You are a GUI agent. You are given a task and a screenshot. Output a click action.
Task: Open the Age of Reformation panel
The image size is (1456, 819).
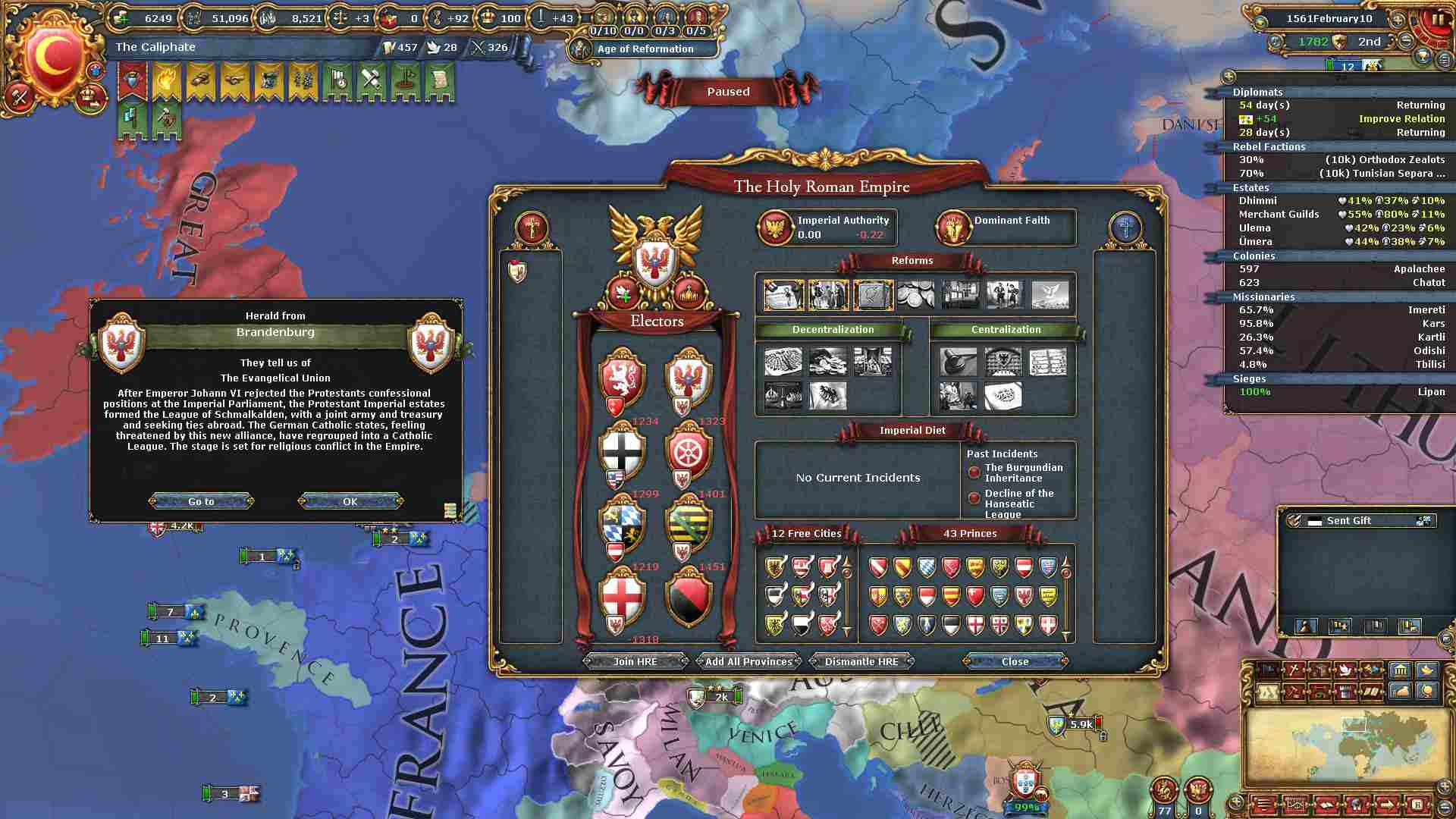pyautogui.click(x=645, y=49)
